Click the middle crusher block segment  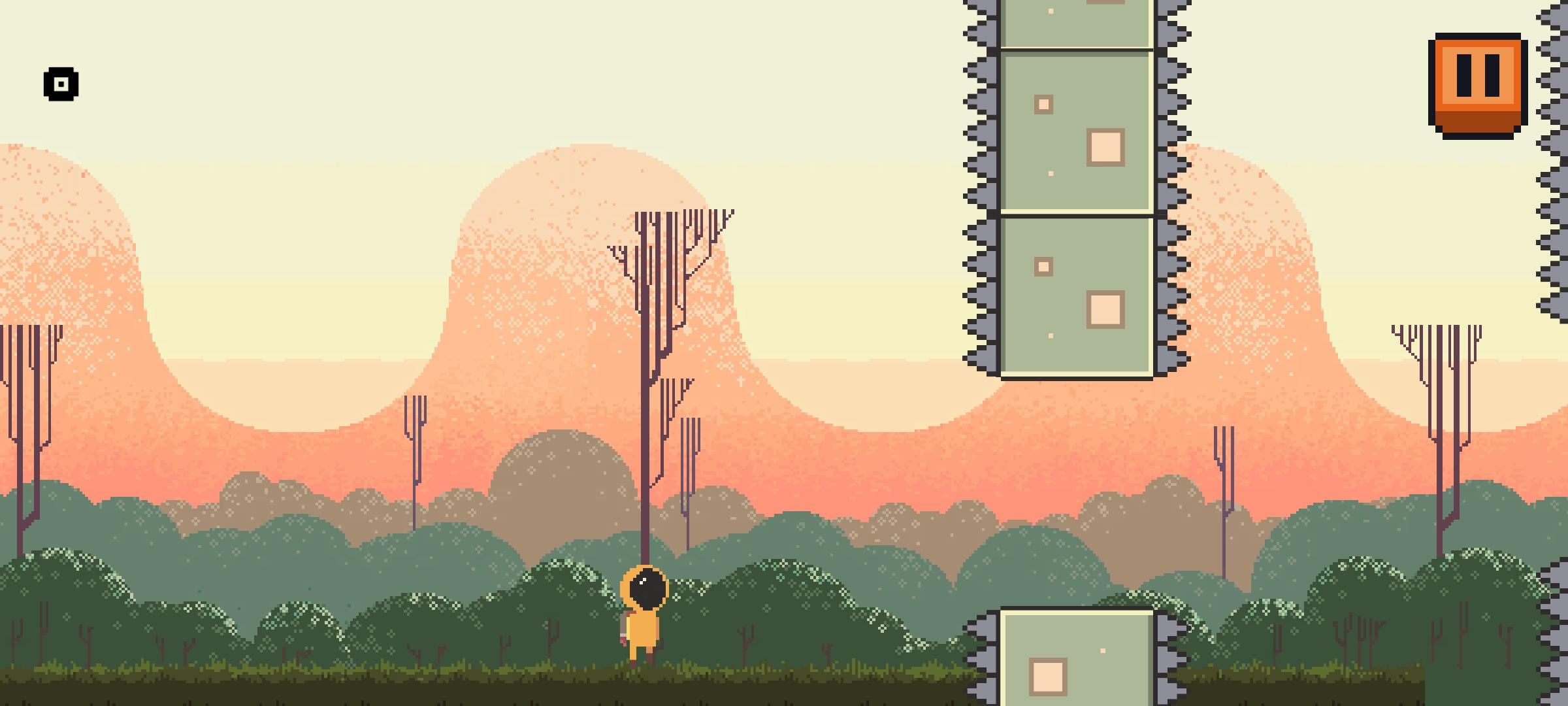pos(1075,131)
